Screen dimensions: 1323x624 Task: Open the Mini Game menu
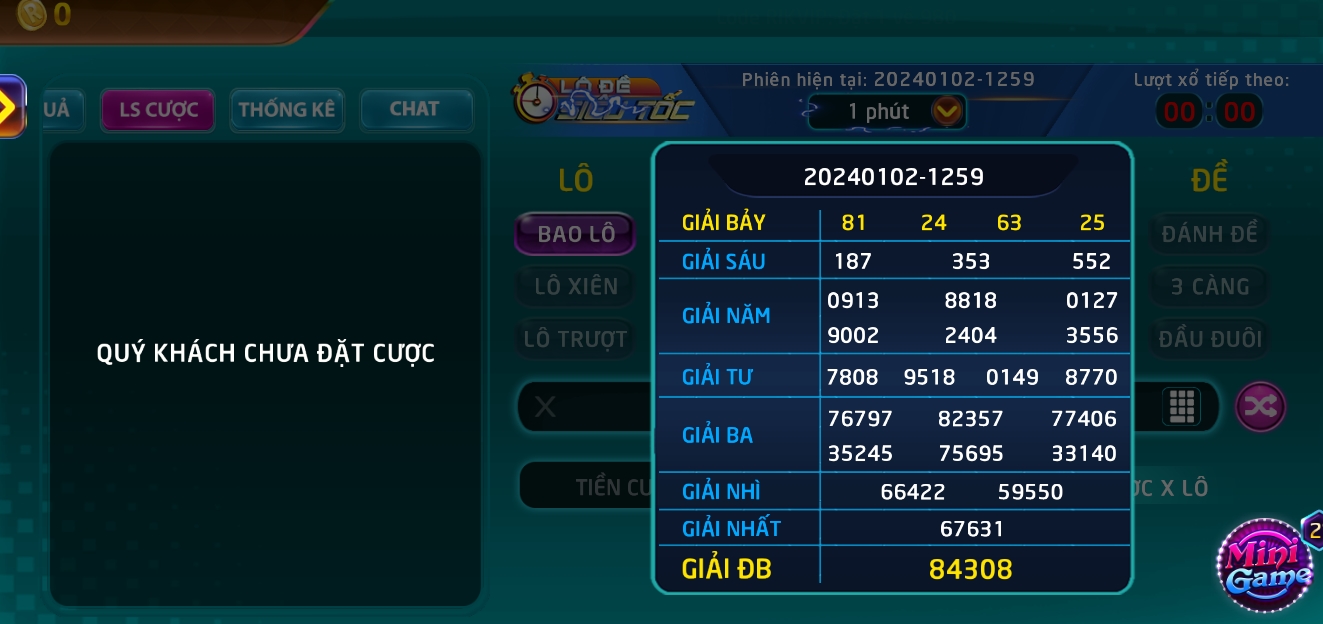click(x=1263, y=565)
